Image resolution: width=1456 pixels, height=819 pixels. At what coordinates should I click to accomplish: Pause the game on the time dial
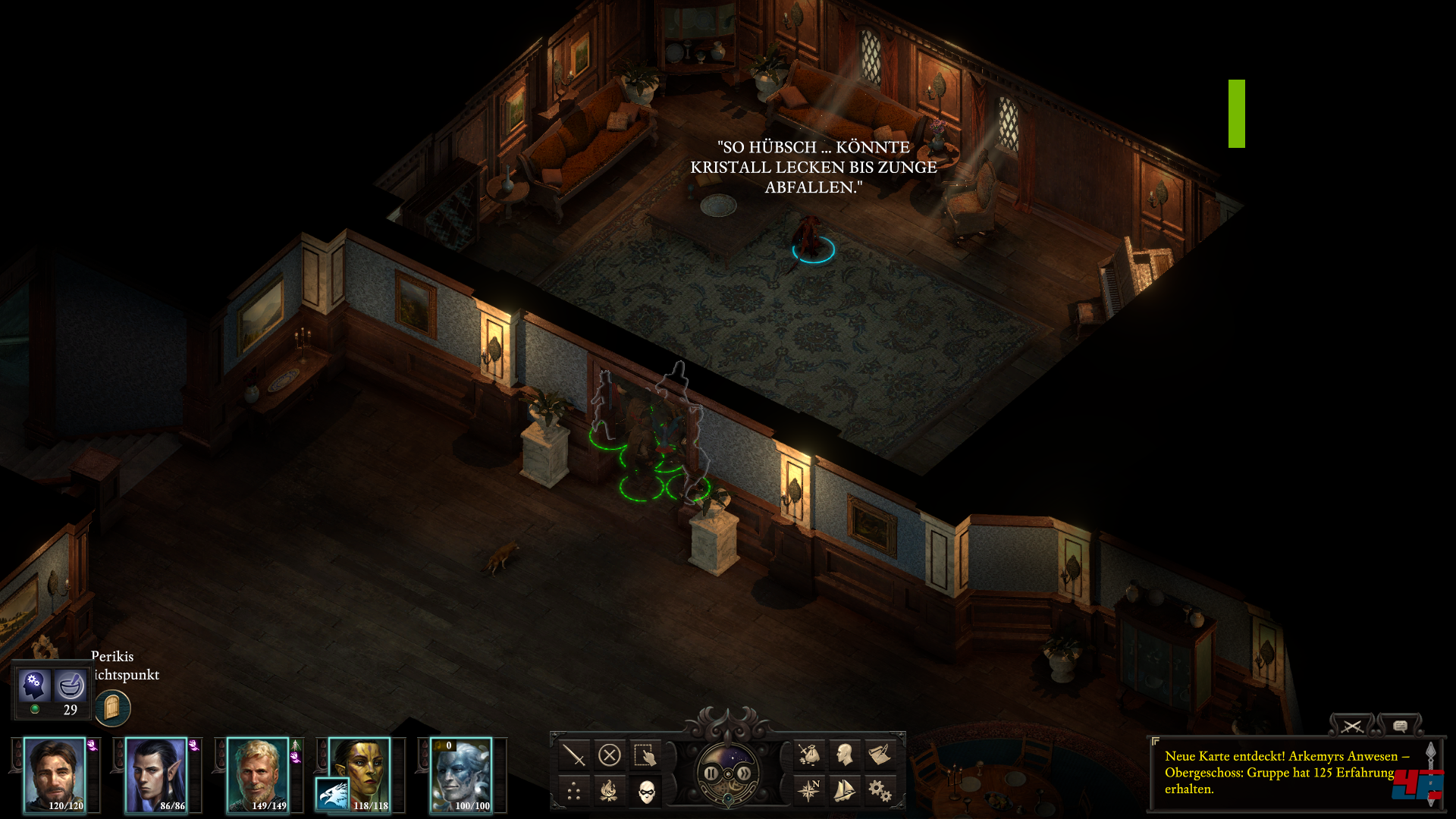(711, 773)
